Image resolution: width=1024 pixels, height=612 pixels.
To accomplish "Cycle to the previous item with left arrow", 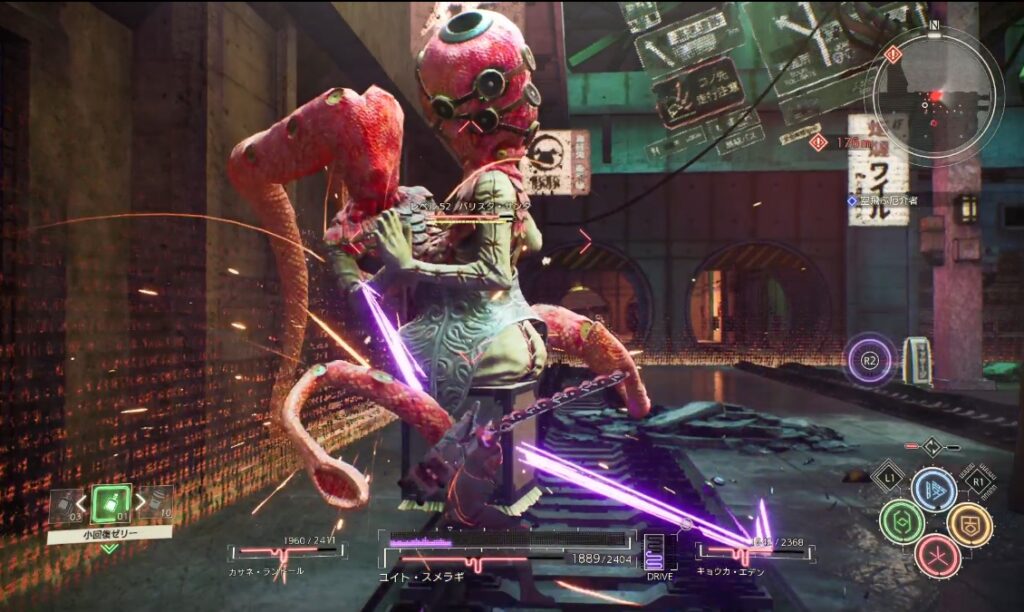I will pos(82,502).
